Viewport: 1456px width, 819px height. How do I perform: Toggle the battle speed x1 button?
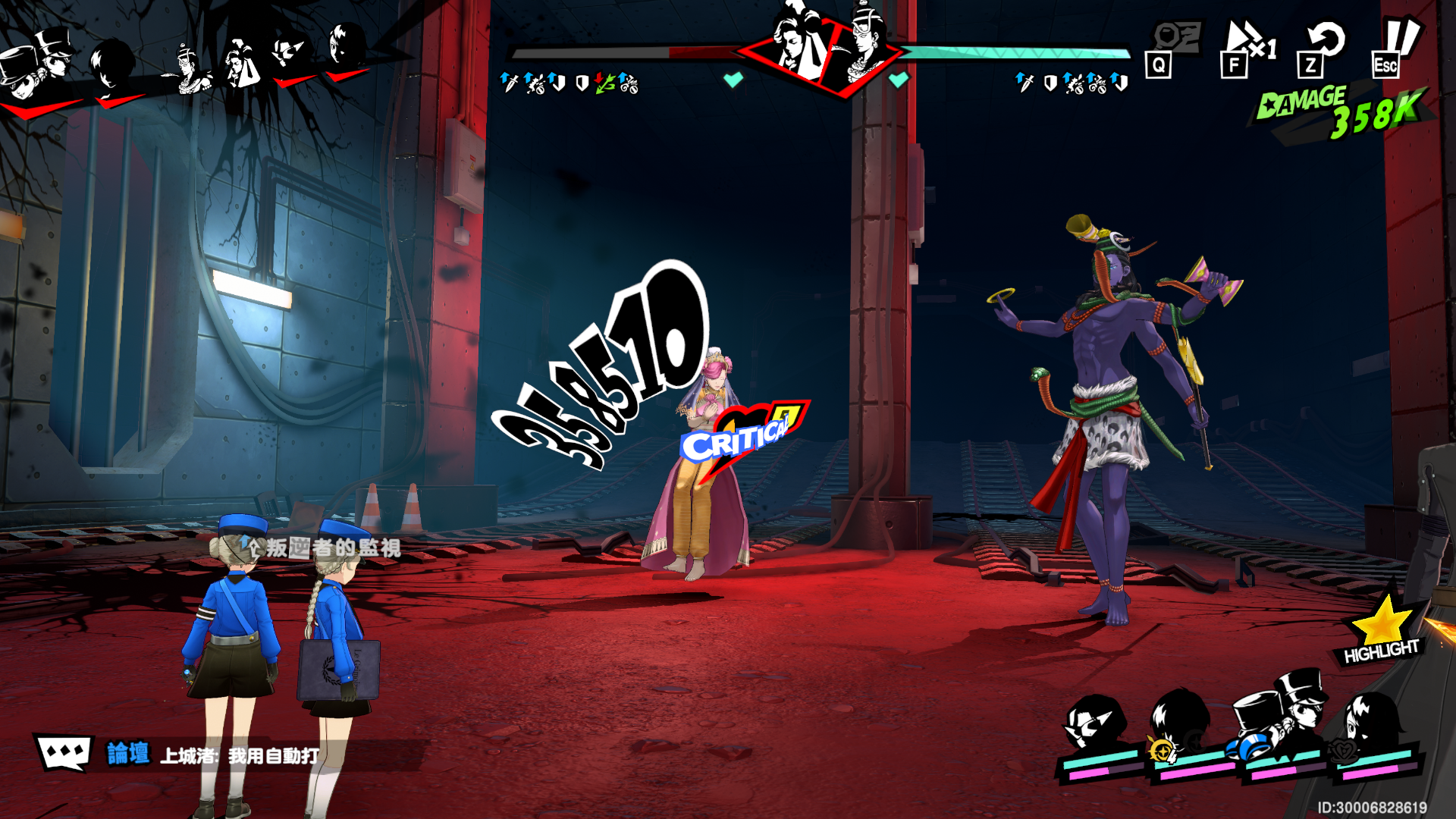click(1247, 47)
